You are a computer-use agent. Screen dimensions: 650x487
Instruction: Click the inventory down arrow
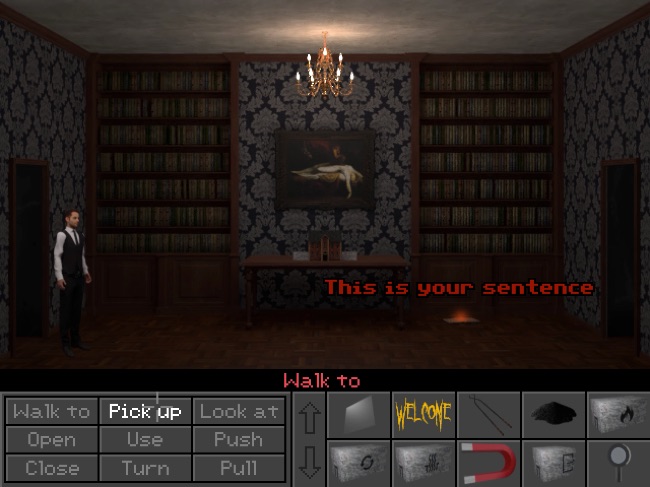309,462
